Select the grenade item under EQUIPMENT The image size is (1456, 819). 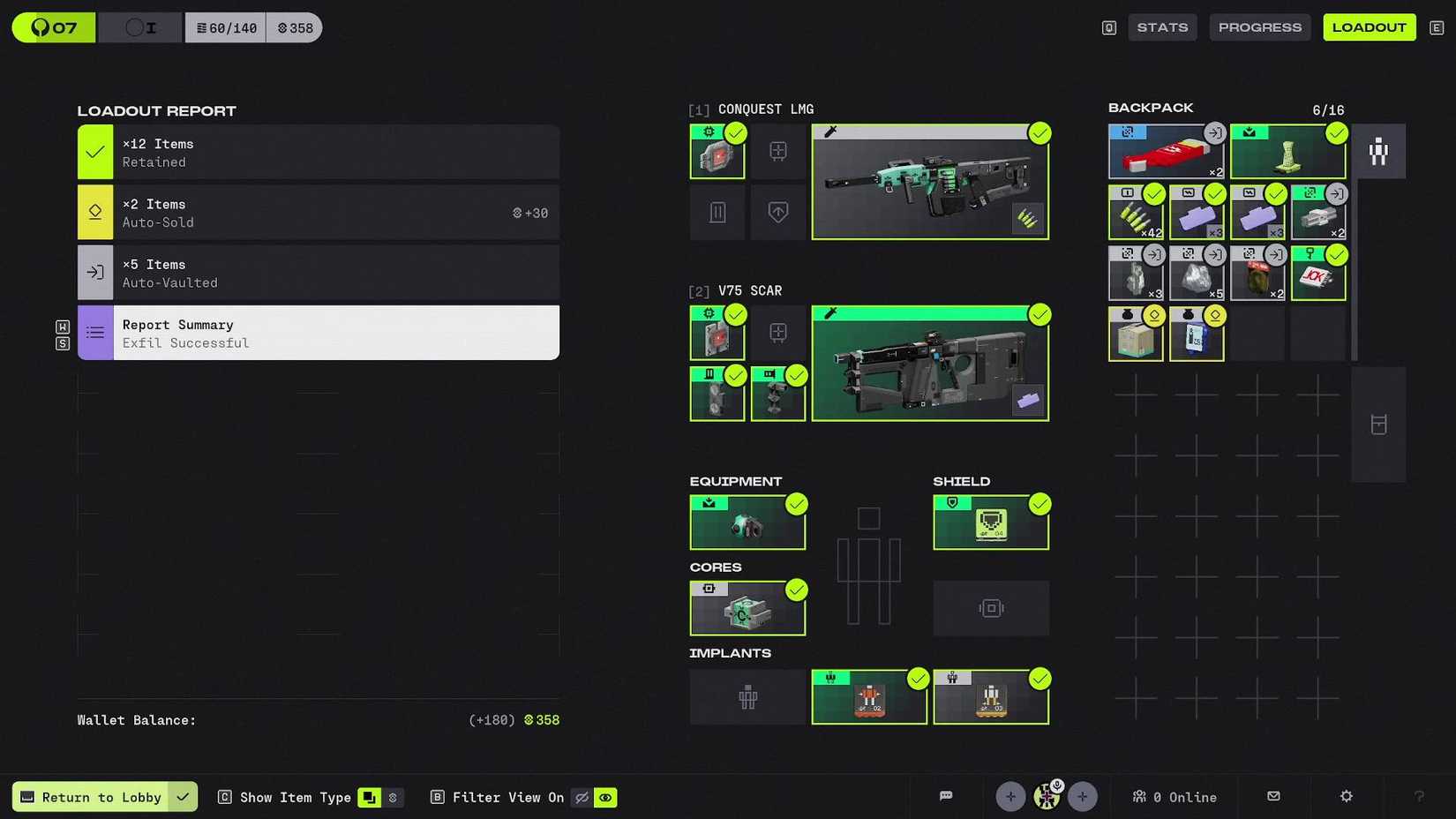[747, 522]
